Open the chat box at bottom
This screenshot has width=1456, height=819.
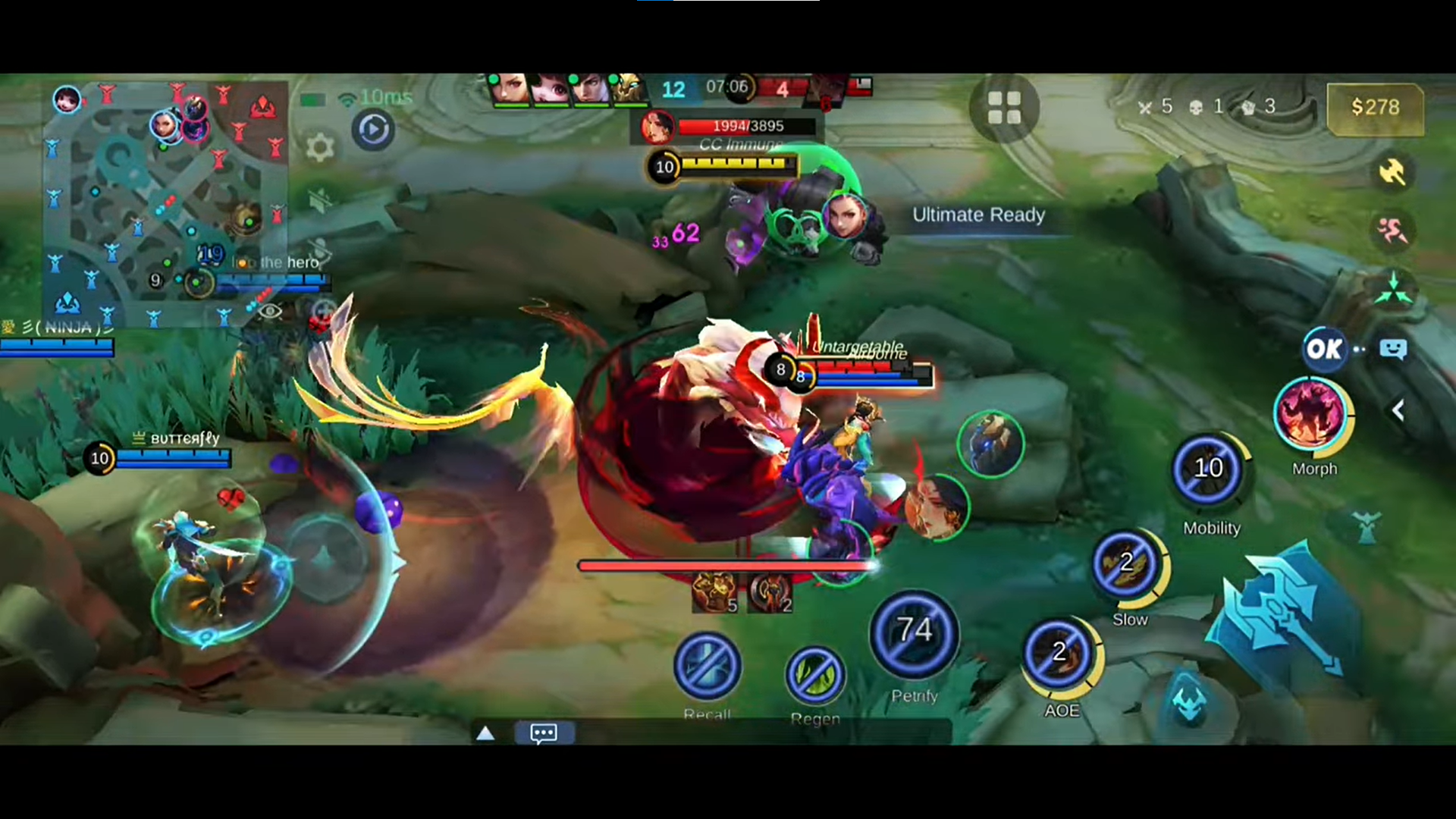tap(544, 733)
